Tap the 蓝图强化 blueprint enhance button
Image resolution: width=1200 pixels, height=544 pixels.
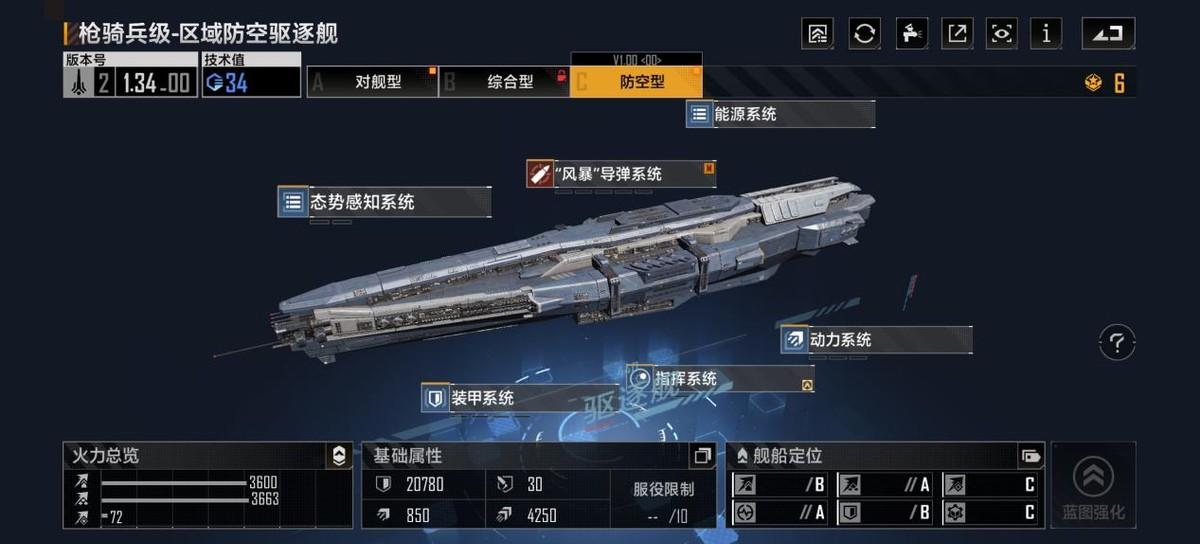[1093, 487]
